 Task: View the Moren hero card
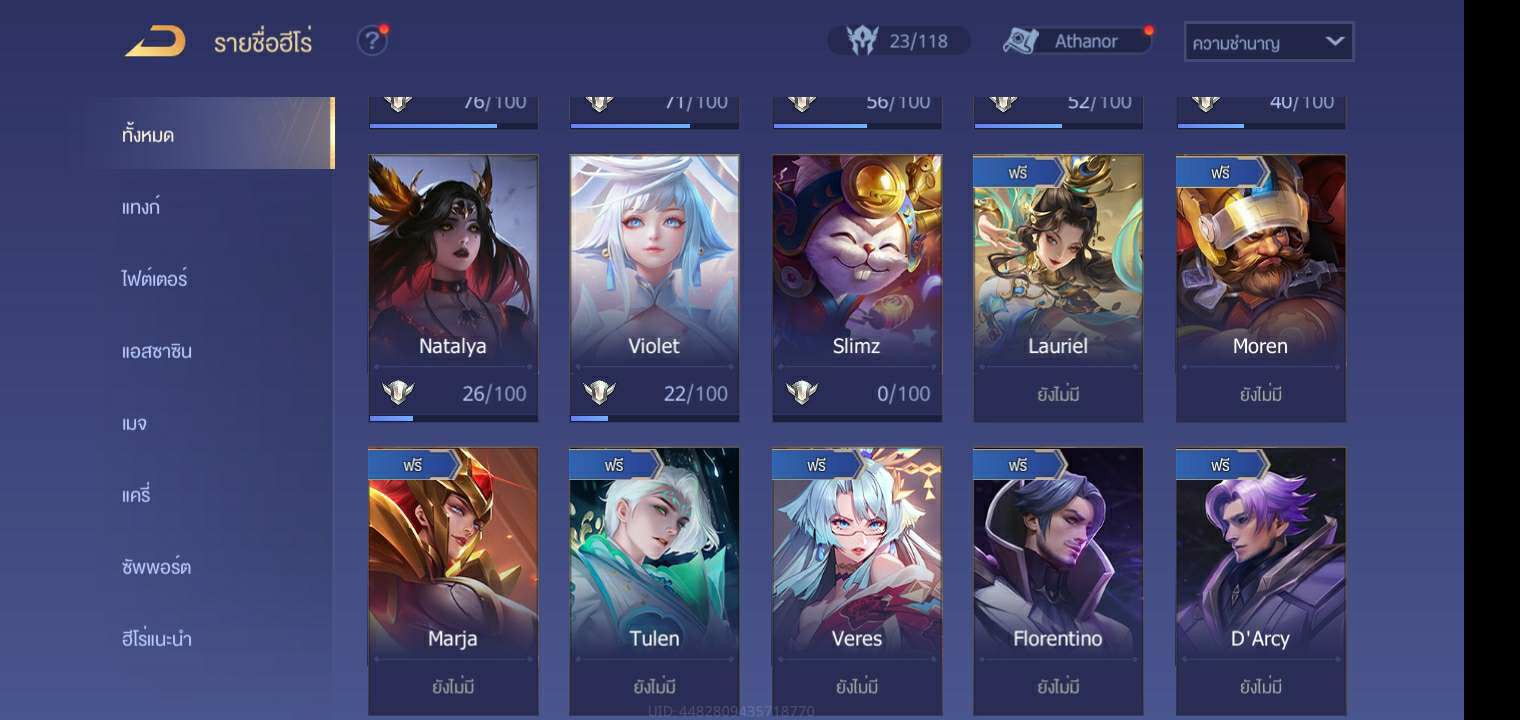click(x=1260, y=270)
